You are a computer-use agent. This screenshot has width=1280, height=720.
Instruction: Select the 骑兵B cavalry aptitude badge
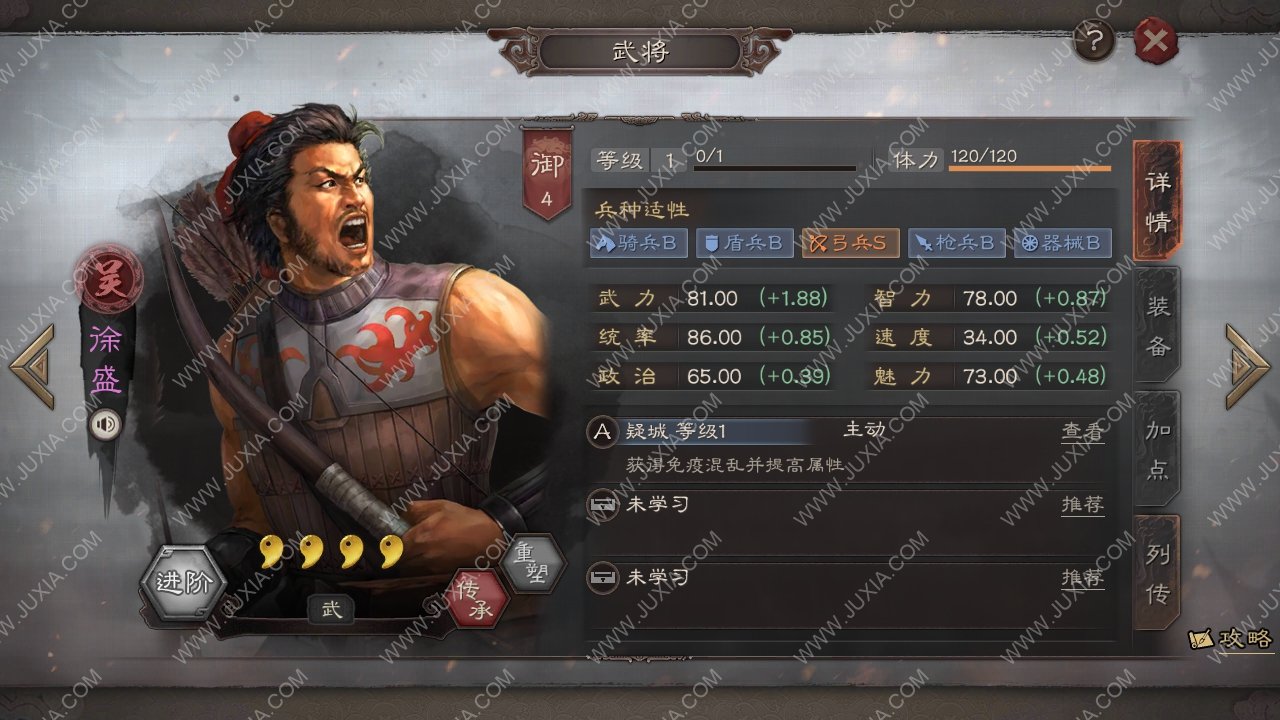click(638, 243)
